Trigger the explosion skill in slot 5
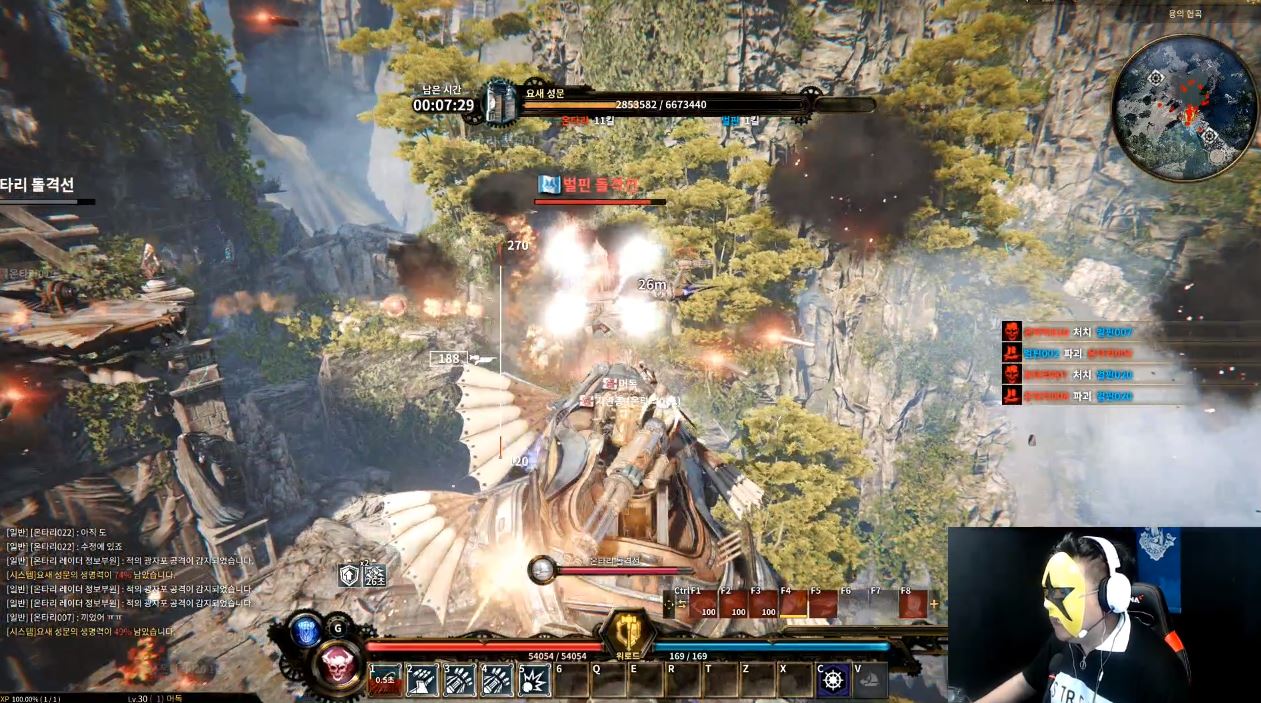Image resolution: width=1261 pixels, height=703 pixels. point(534,680)
